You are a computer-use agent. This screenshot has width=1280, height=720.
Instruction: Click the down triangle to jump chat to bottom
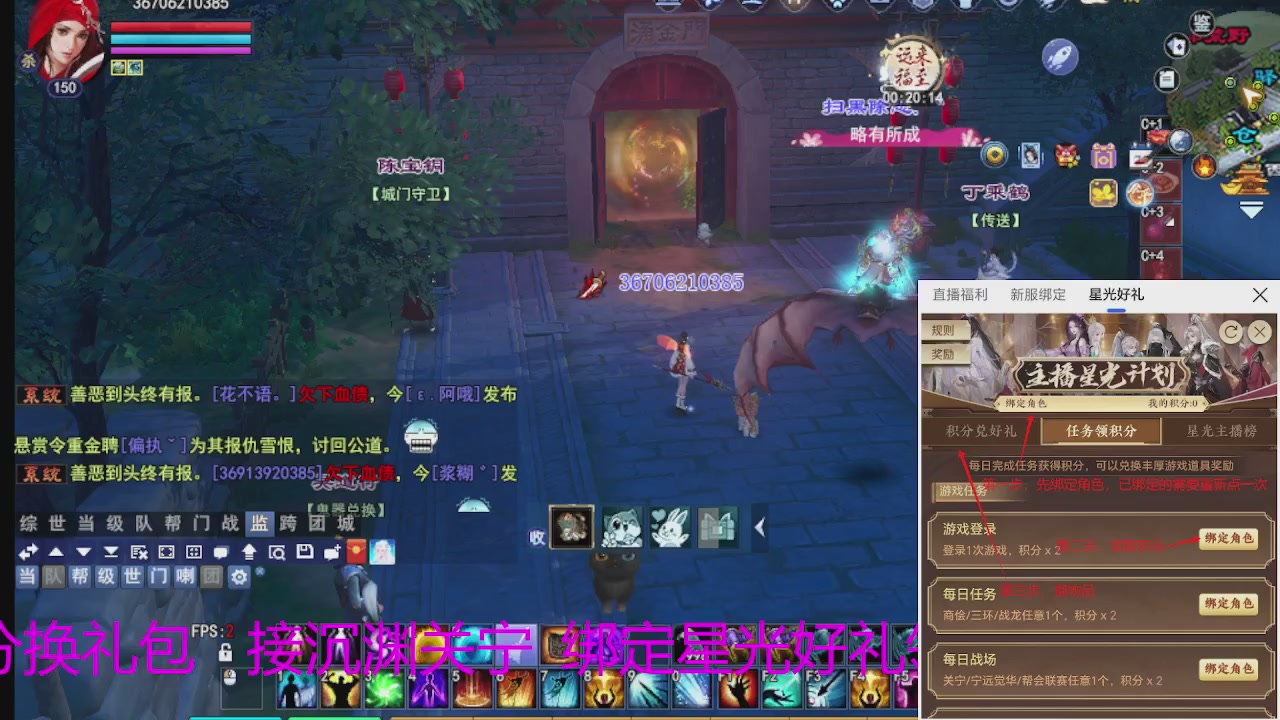83,551
